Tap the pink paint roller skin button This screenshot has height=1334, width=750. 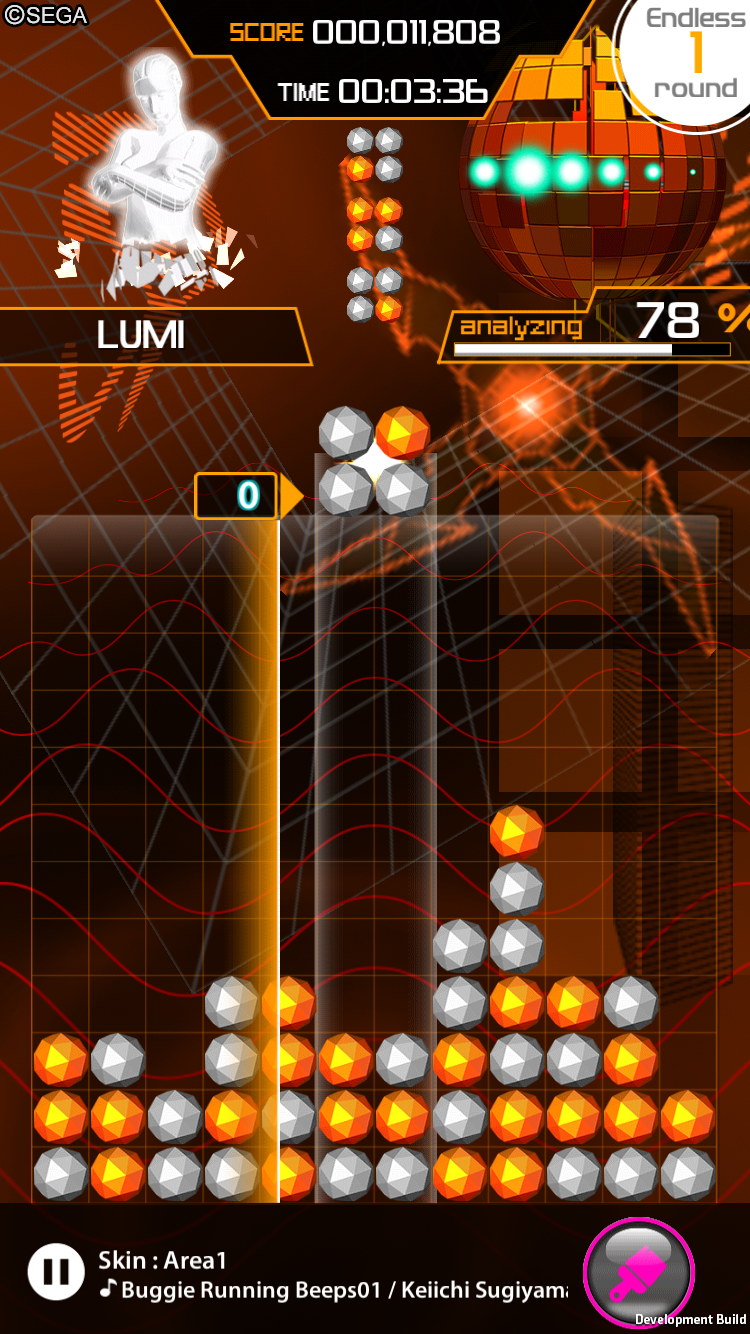(x=637, y=1272)
